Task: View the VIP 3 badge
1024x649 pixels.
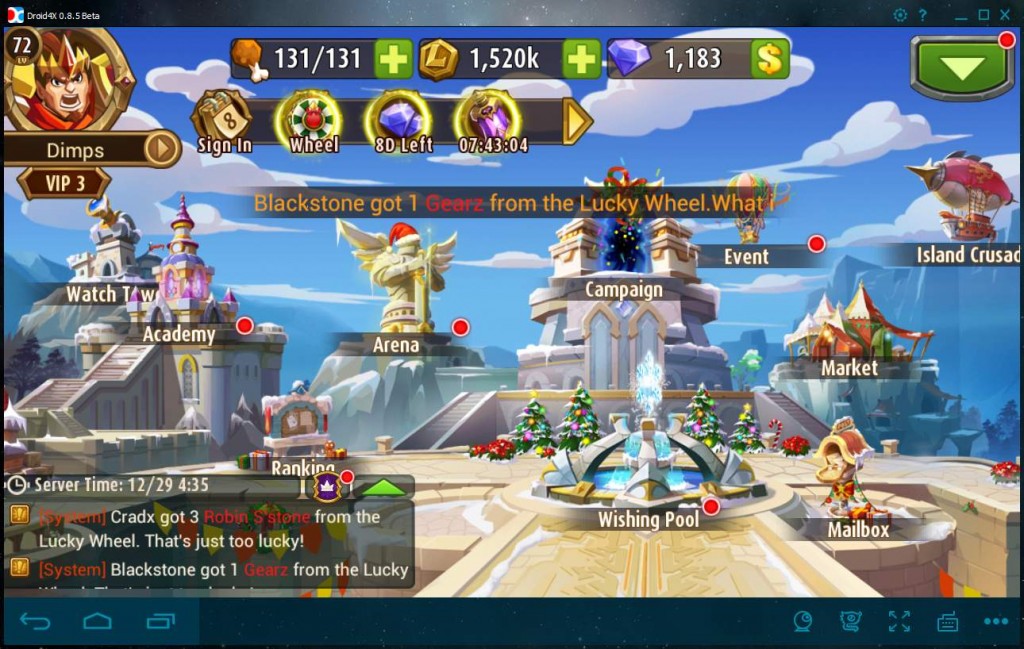Action: coord(64,183)
